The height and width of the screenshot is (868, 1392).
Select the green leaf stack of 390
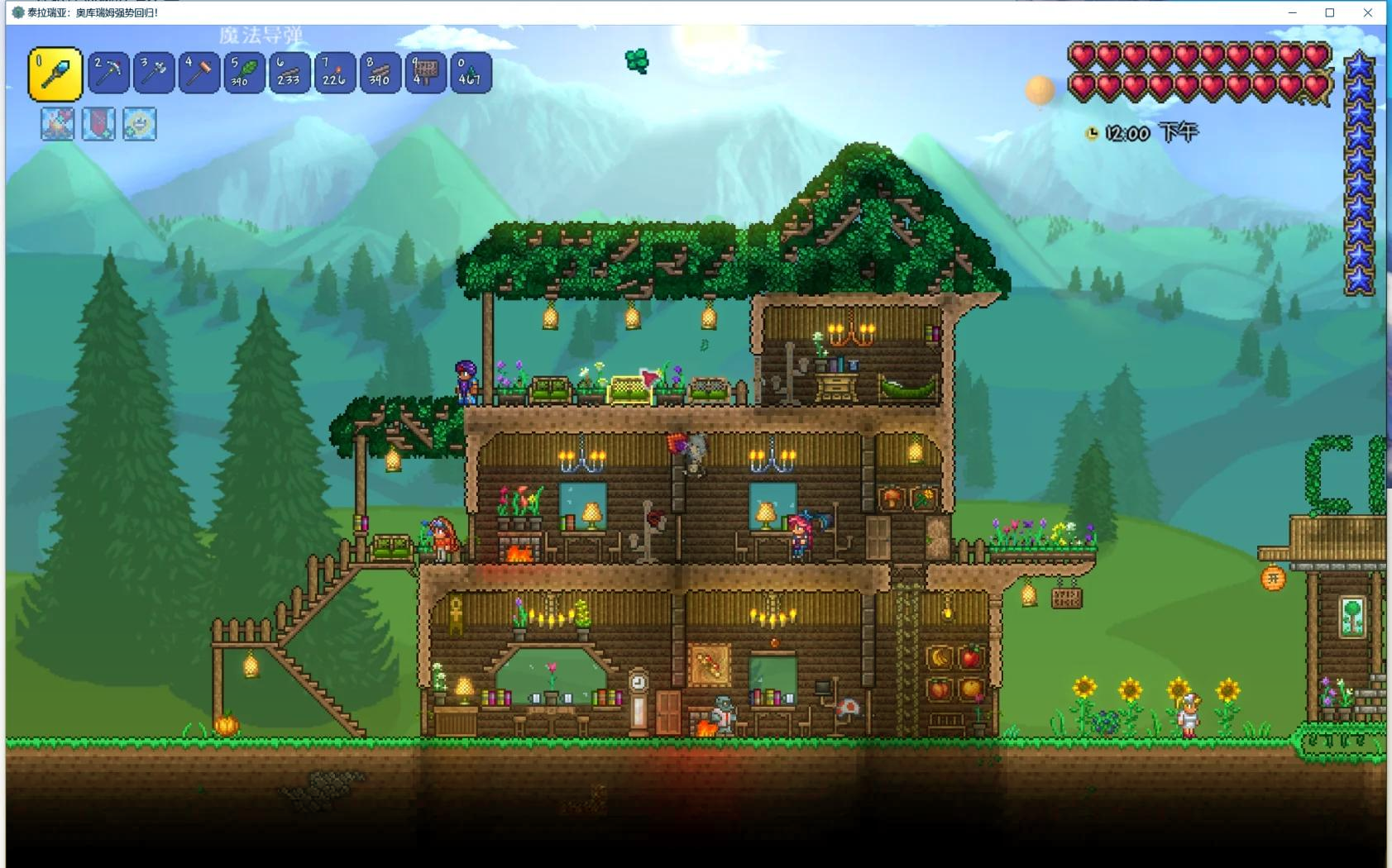tap(244, 73)
